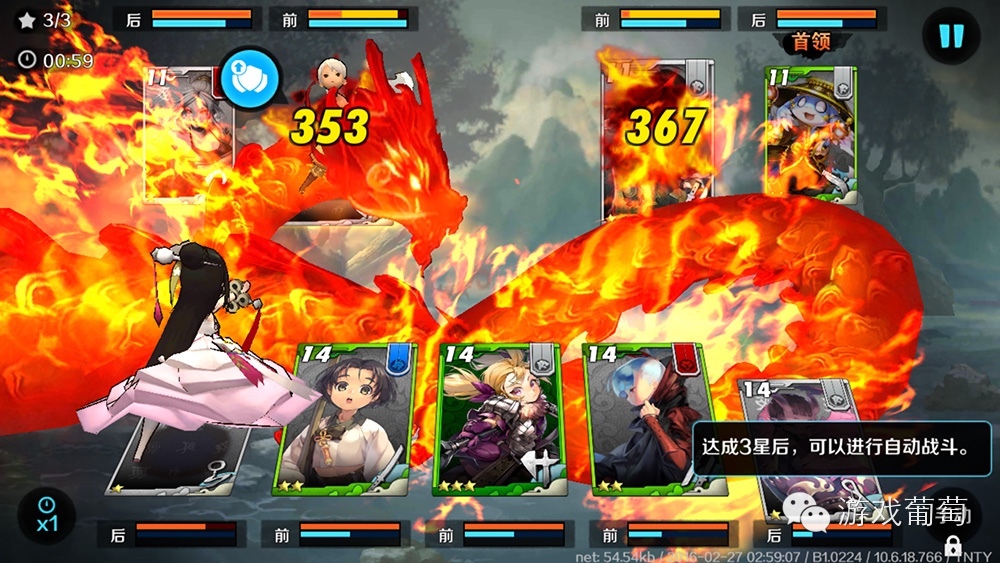Toggle the x1 battle speed button

pos(46,515)
